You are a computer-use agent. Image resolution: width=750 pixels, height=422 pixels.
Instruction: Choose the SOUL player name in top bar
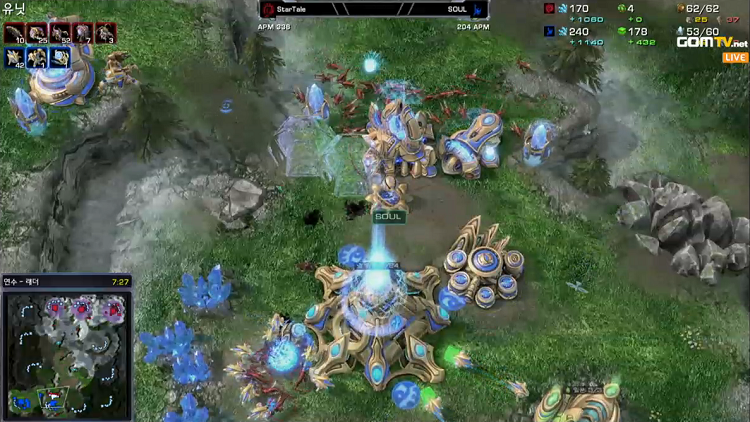[458, 10]
